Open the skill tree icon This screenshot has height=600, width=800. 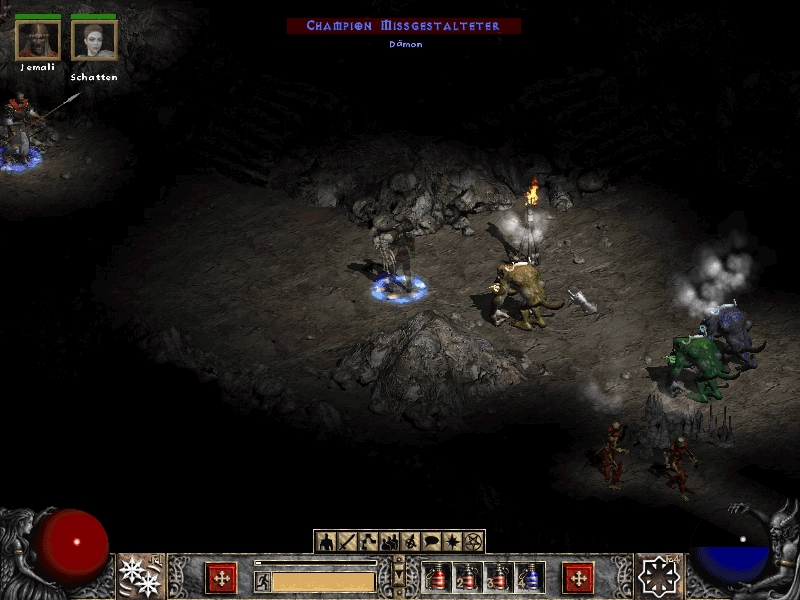point(368,542)
